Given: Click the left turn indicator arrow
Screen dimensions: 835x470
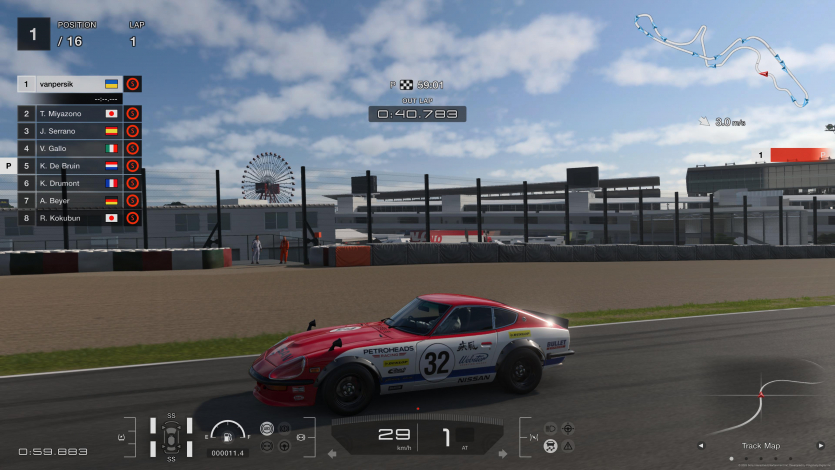Looking at the screenshot, I should [333, 453].
